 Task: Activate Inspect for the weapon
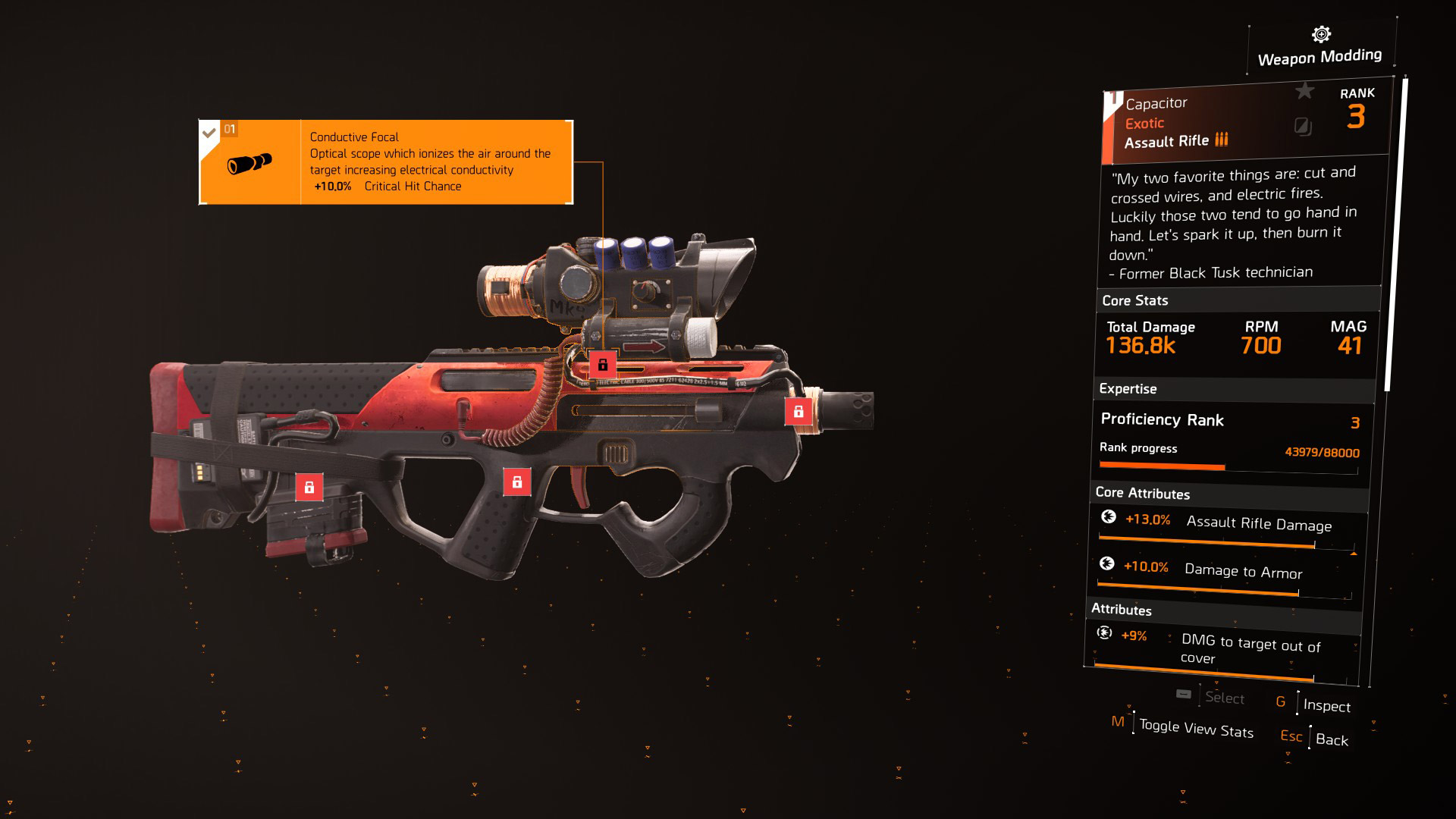pyautogui.click(x=1326, y=706)
